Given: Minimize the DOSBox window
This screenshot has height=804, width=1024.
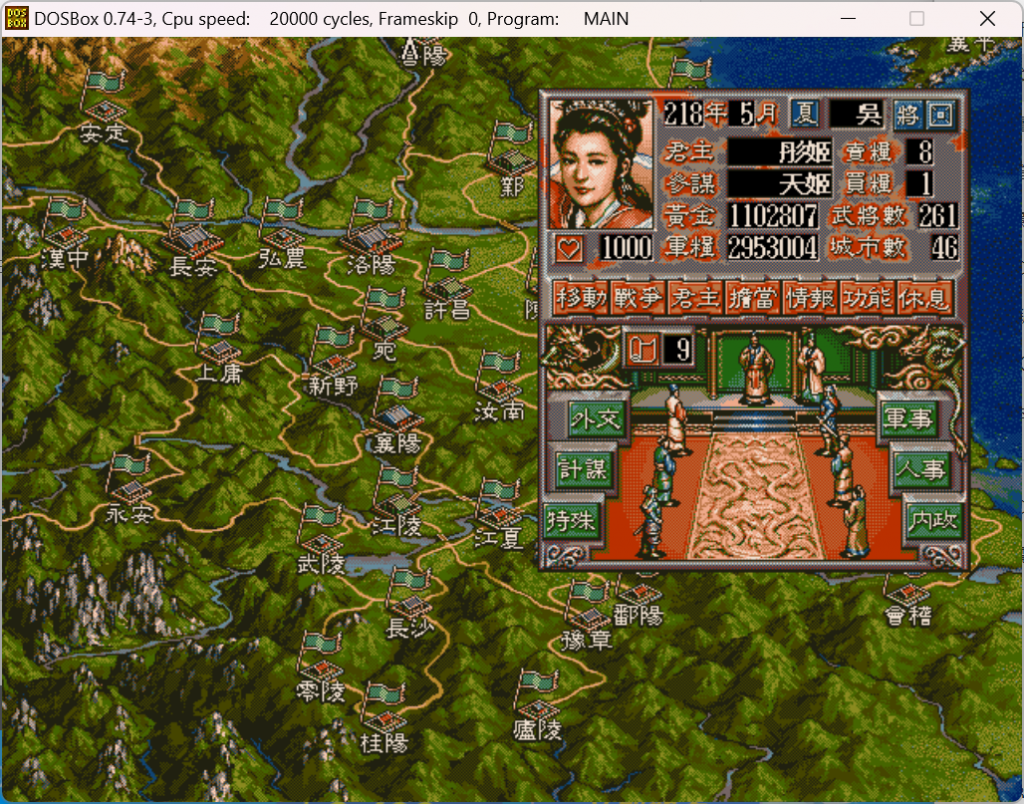Looking at the screenshot, I should [x=849, y=19].
